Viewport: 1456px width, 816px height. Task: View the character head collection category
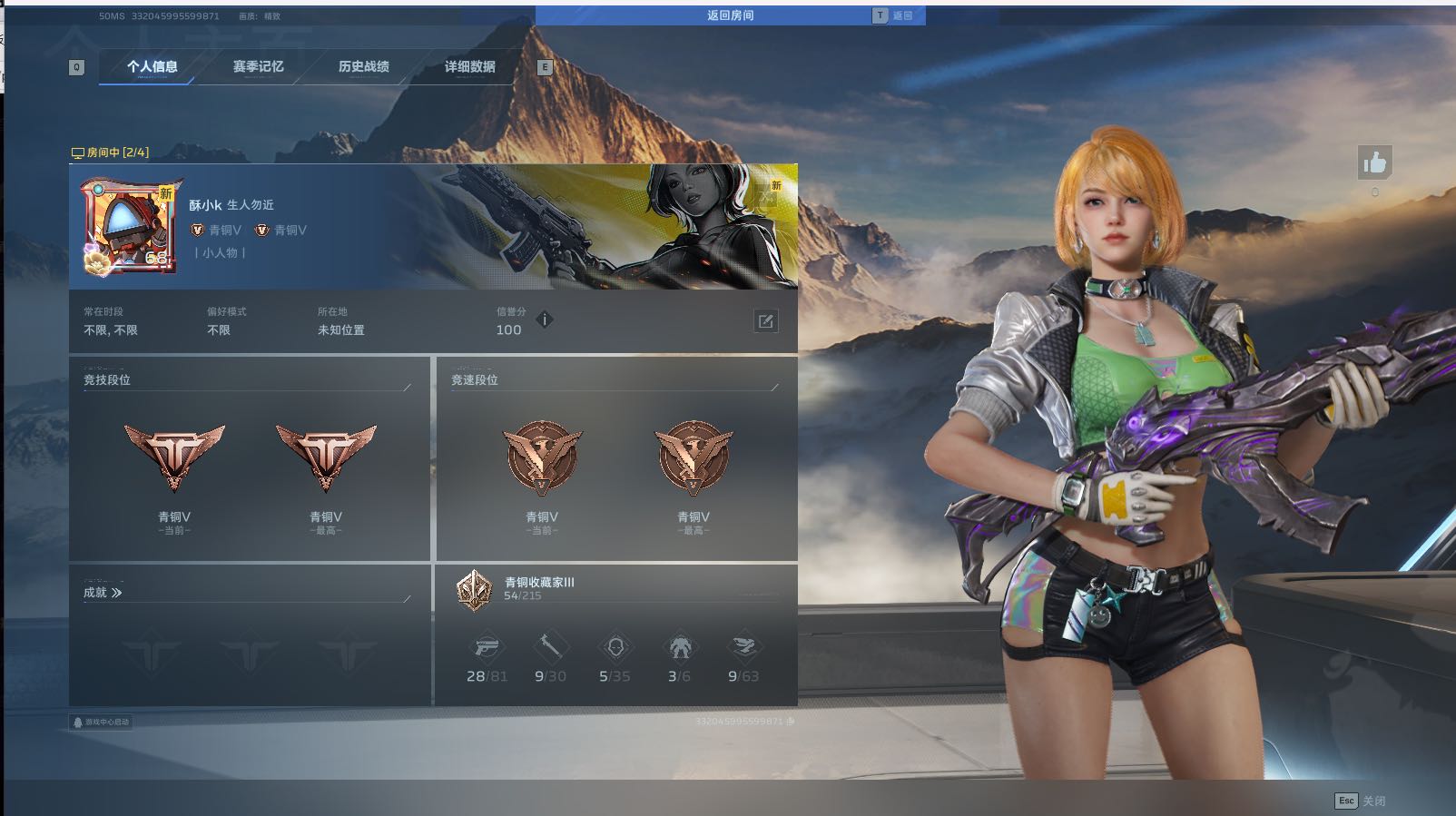point(615,647)
